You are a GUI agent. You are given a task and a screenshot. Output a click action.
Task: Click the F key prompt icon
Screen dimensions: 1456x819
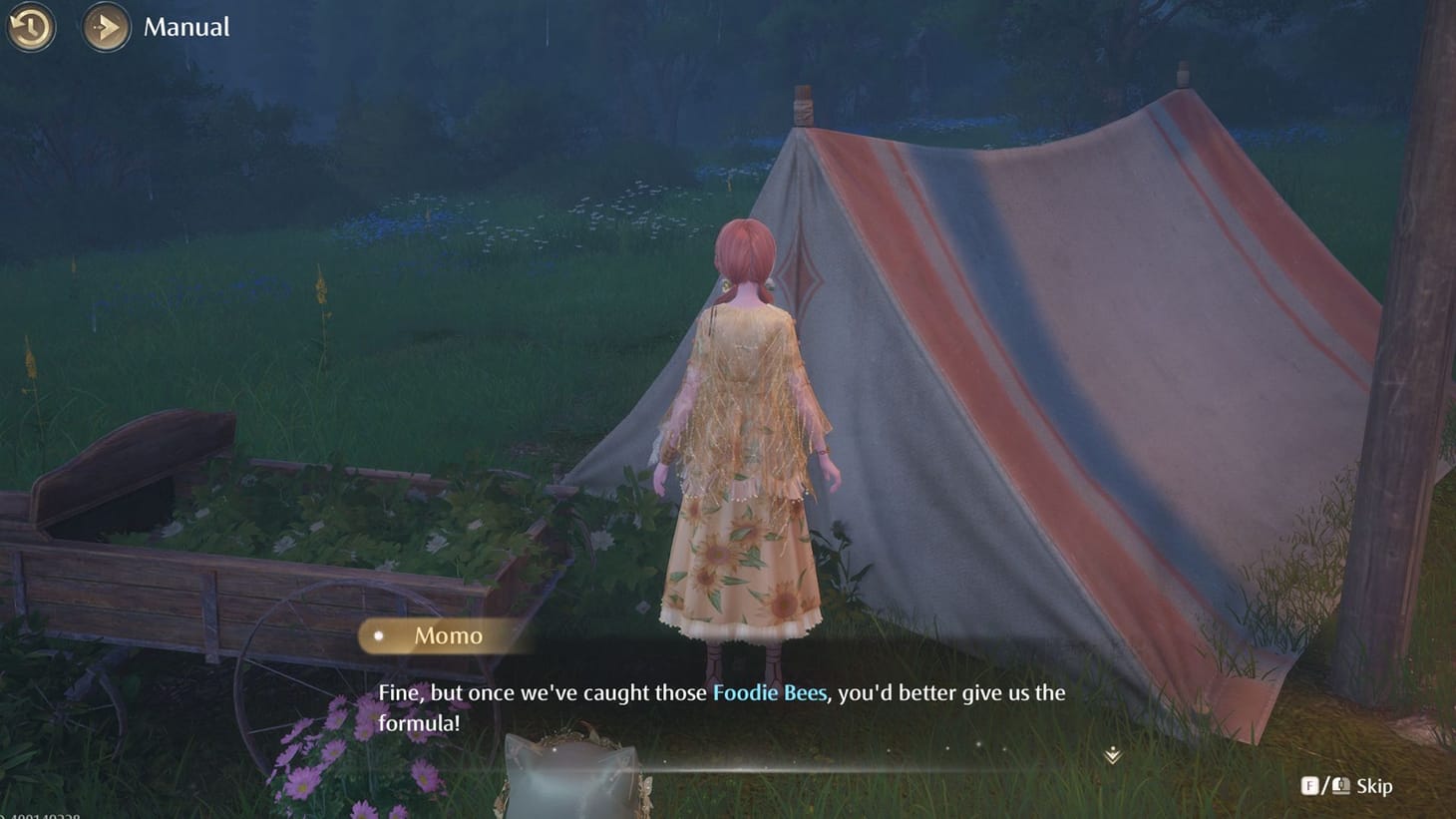[x=1309, y=786]
